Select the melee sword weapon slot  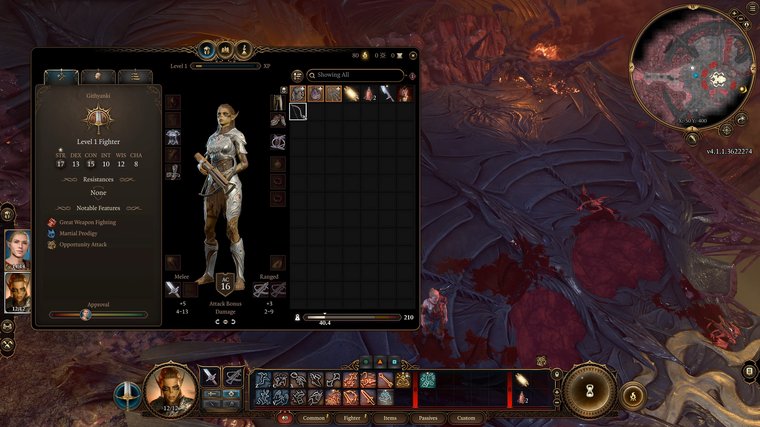pyautogui.click(x=173, y=290)
